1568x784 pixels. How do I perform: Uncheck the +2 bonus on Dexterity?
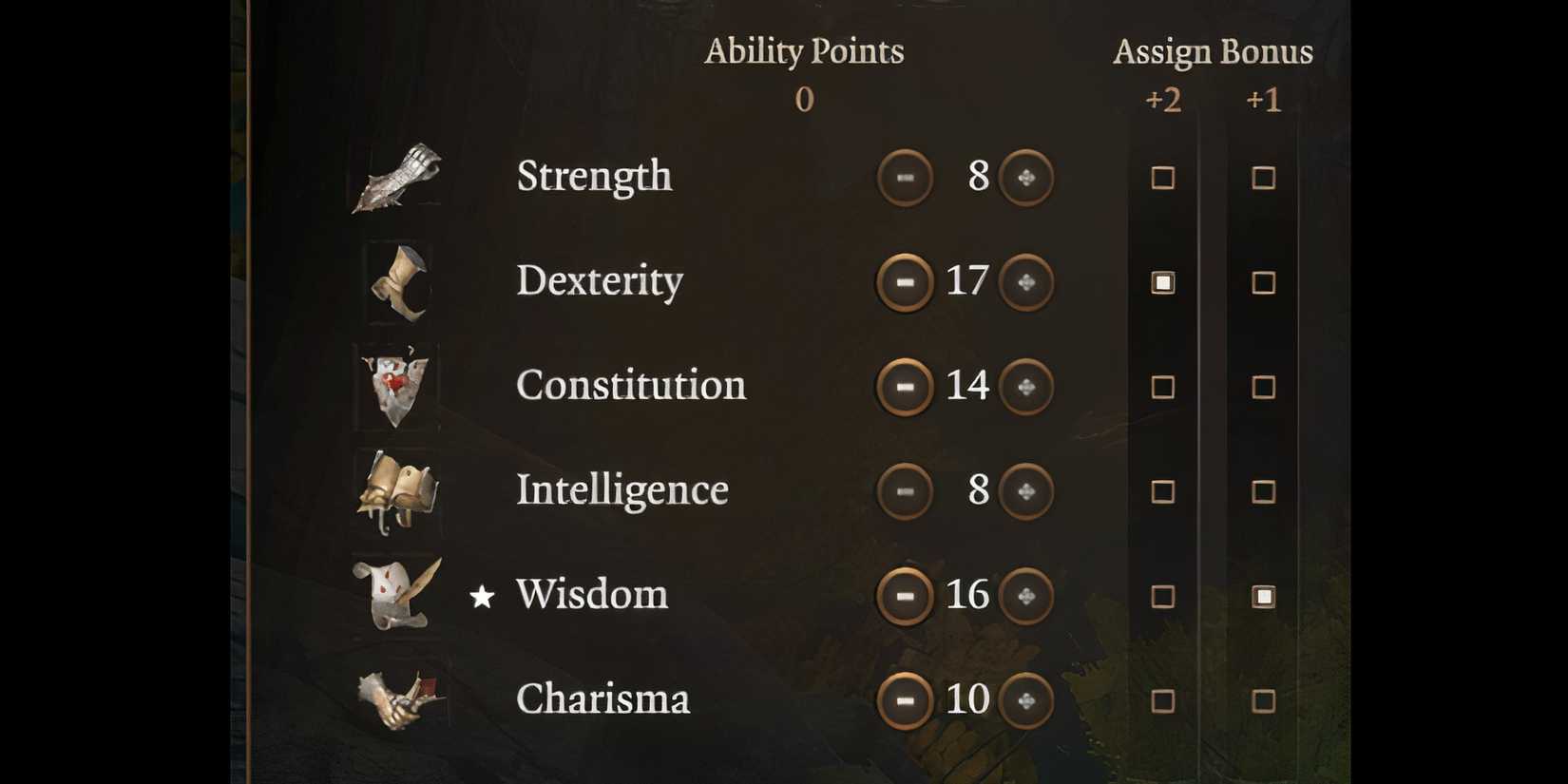click(1163, 281)
